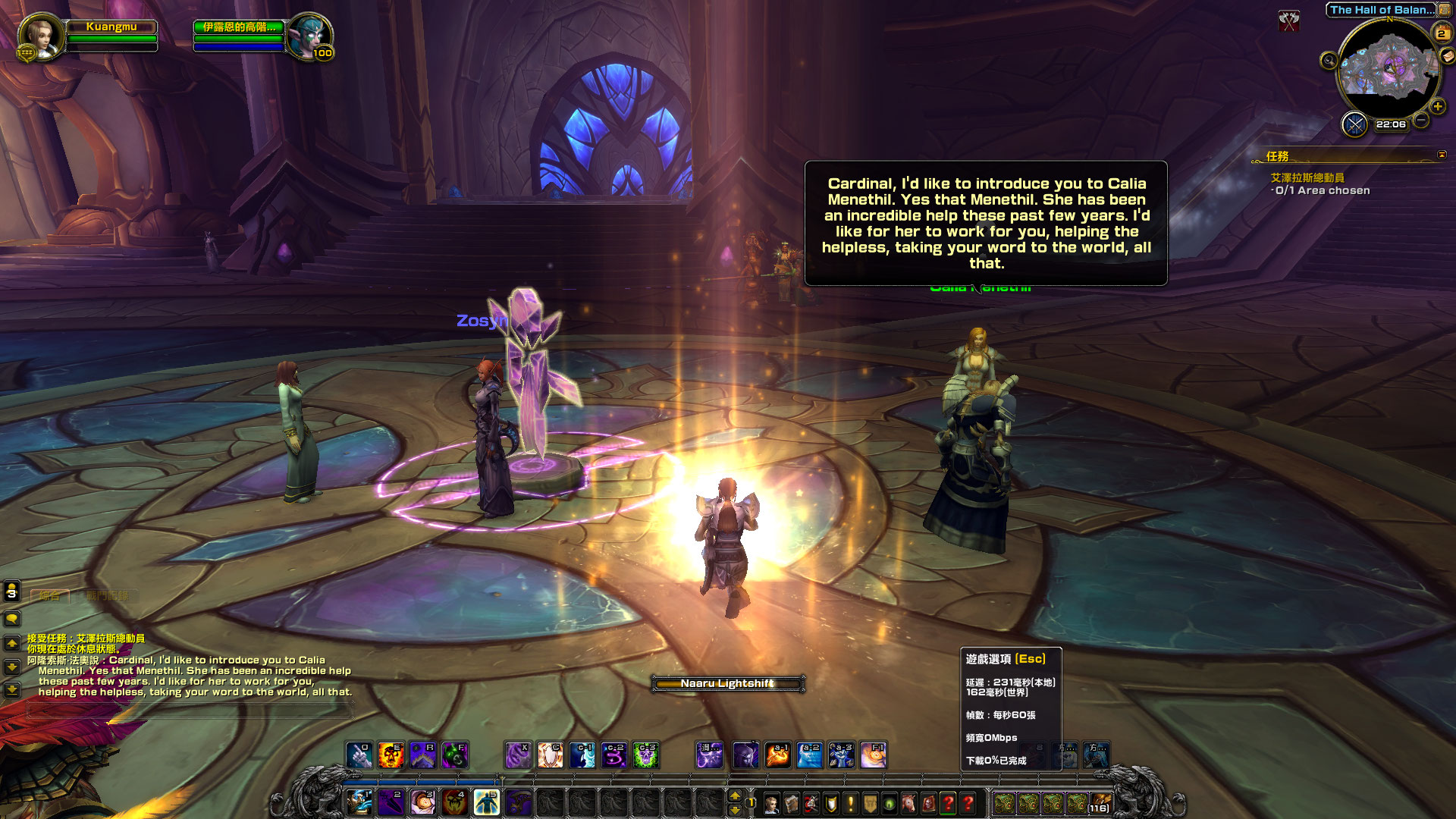Activate the glowing blue figure ability in slot 5
Screen dimensions: 1456x819
(x=486, y=802)
